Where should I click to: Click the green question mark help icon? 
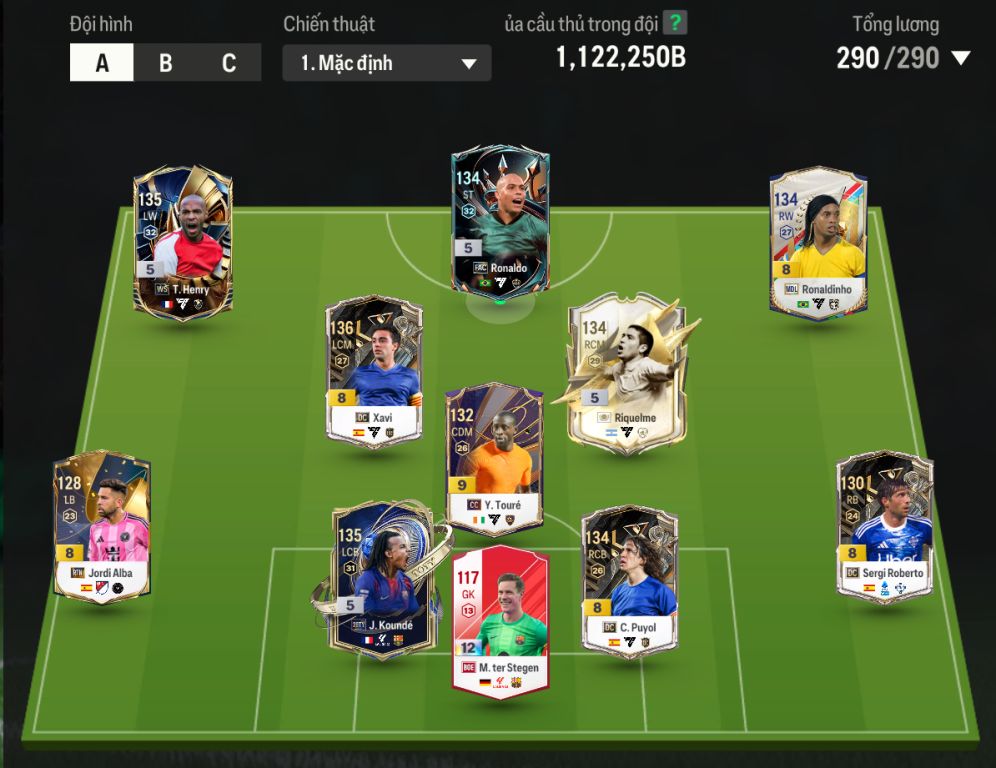pos(676,23)
